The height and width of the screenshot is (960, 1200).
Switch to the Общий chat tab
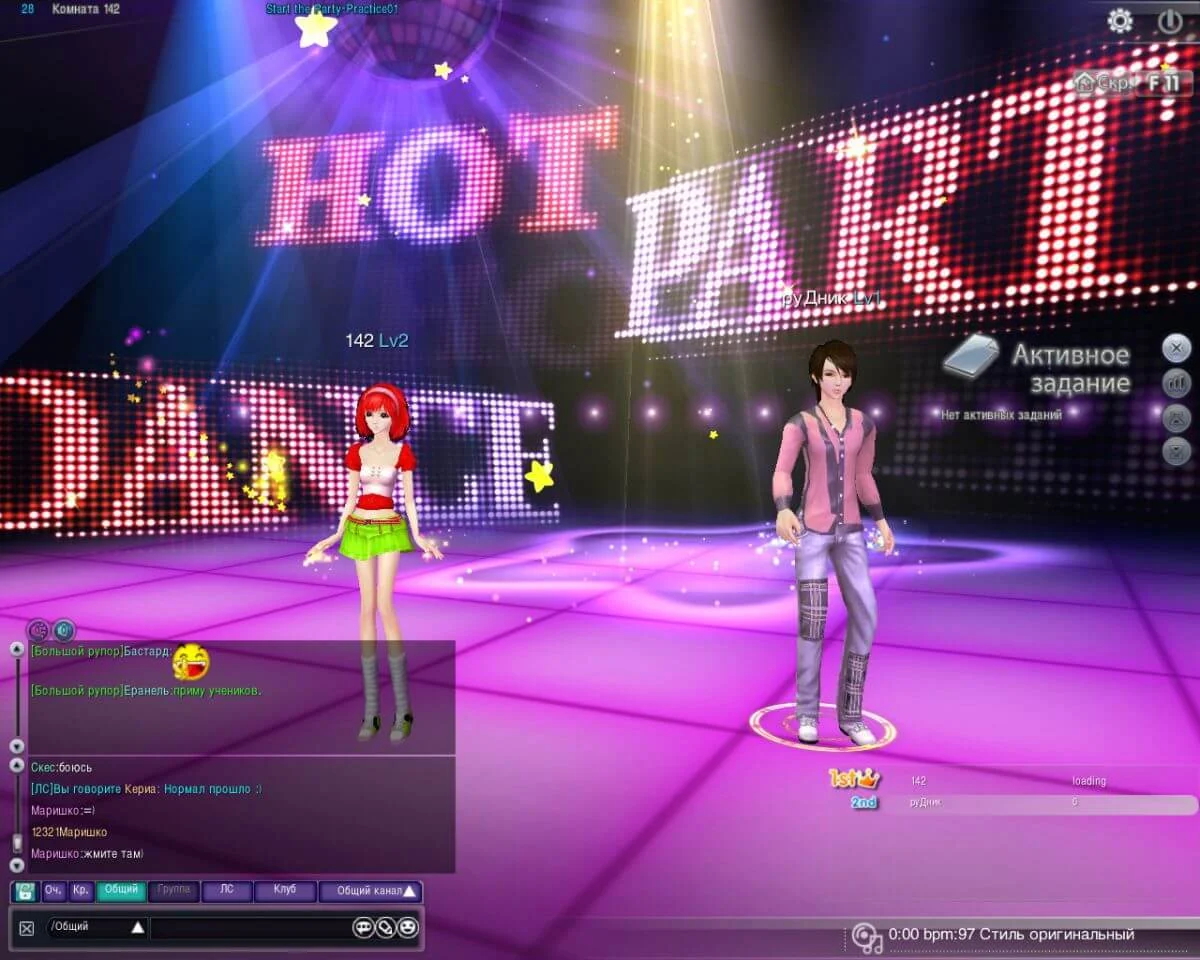121,890
